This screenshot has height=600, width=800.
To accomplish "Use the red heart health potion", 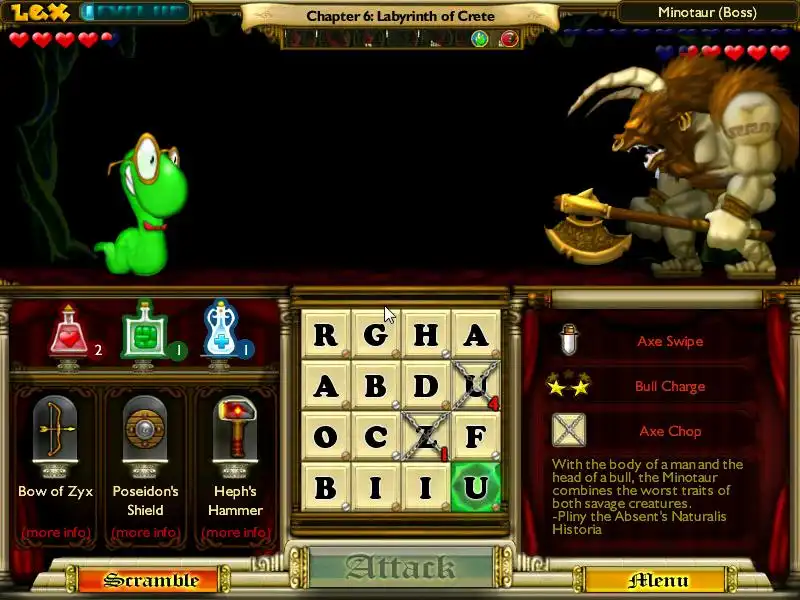I will tap(70, 334).
